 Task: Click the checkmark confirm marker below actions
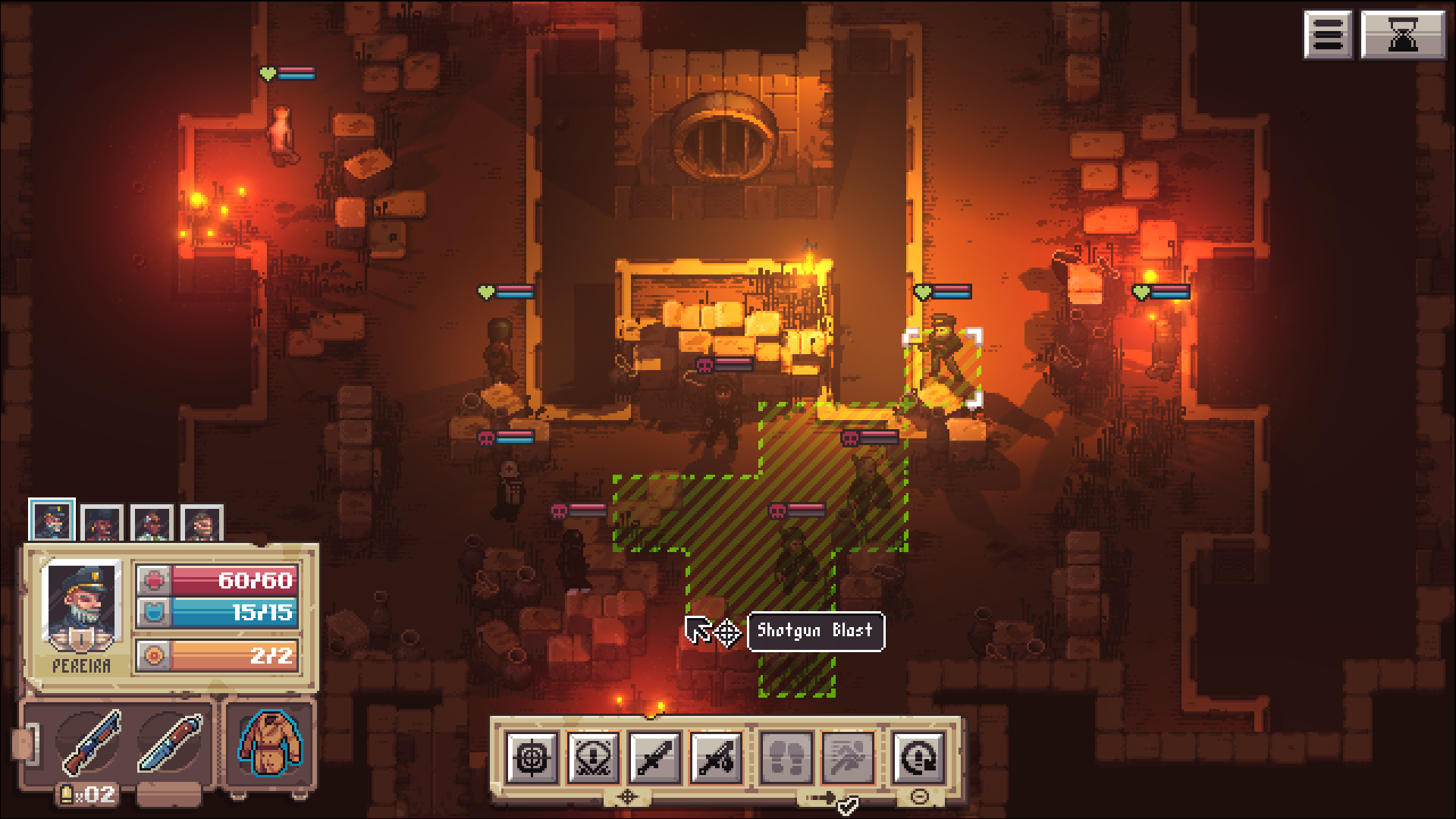(848, 806)
